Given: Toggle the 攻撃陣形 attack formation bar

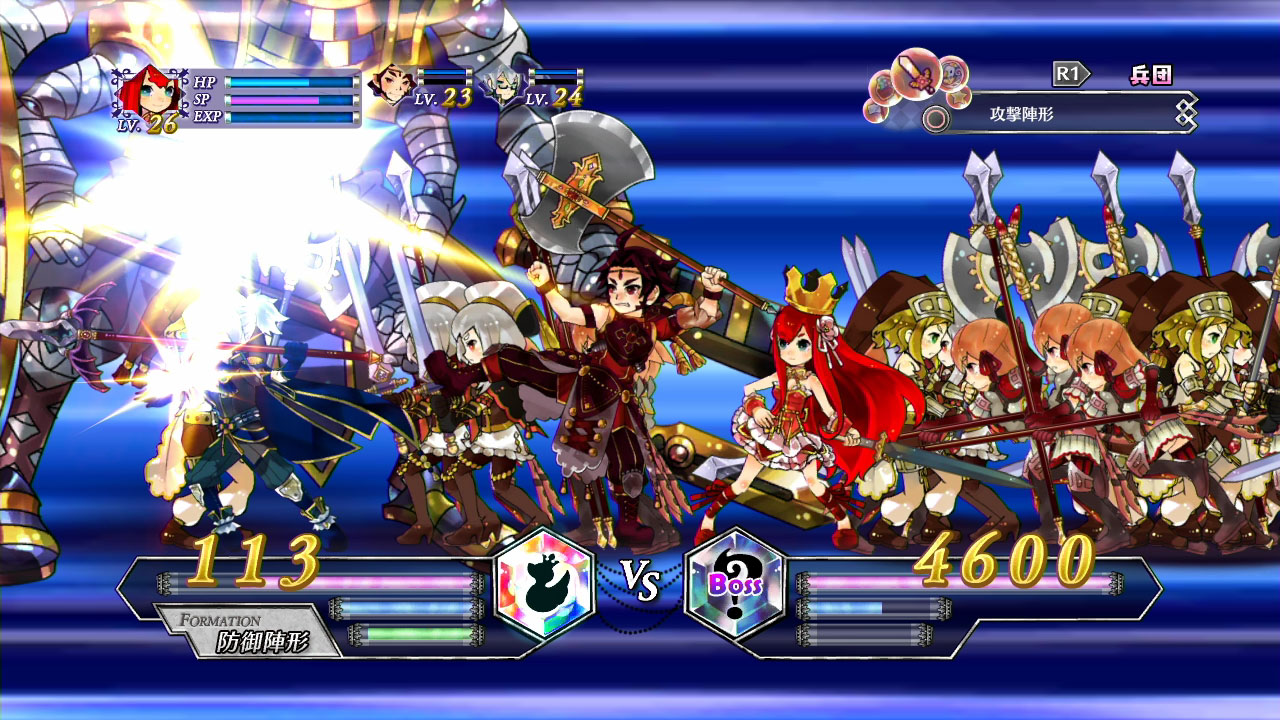Looking at the screenshot, I should point(1020,115).
